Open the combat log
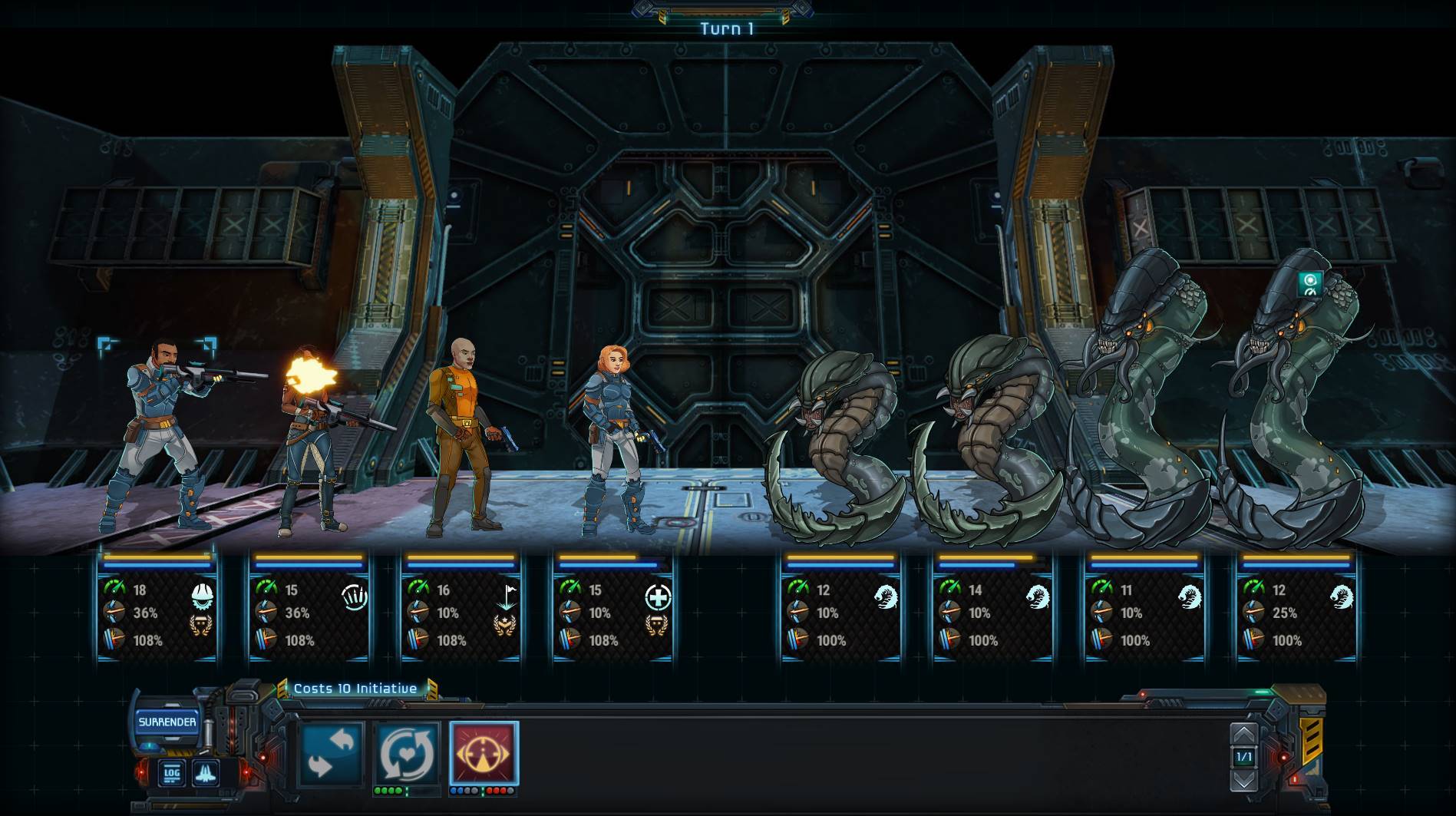Viewport: 1456px width, 816px height. [x=171, y=773]
